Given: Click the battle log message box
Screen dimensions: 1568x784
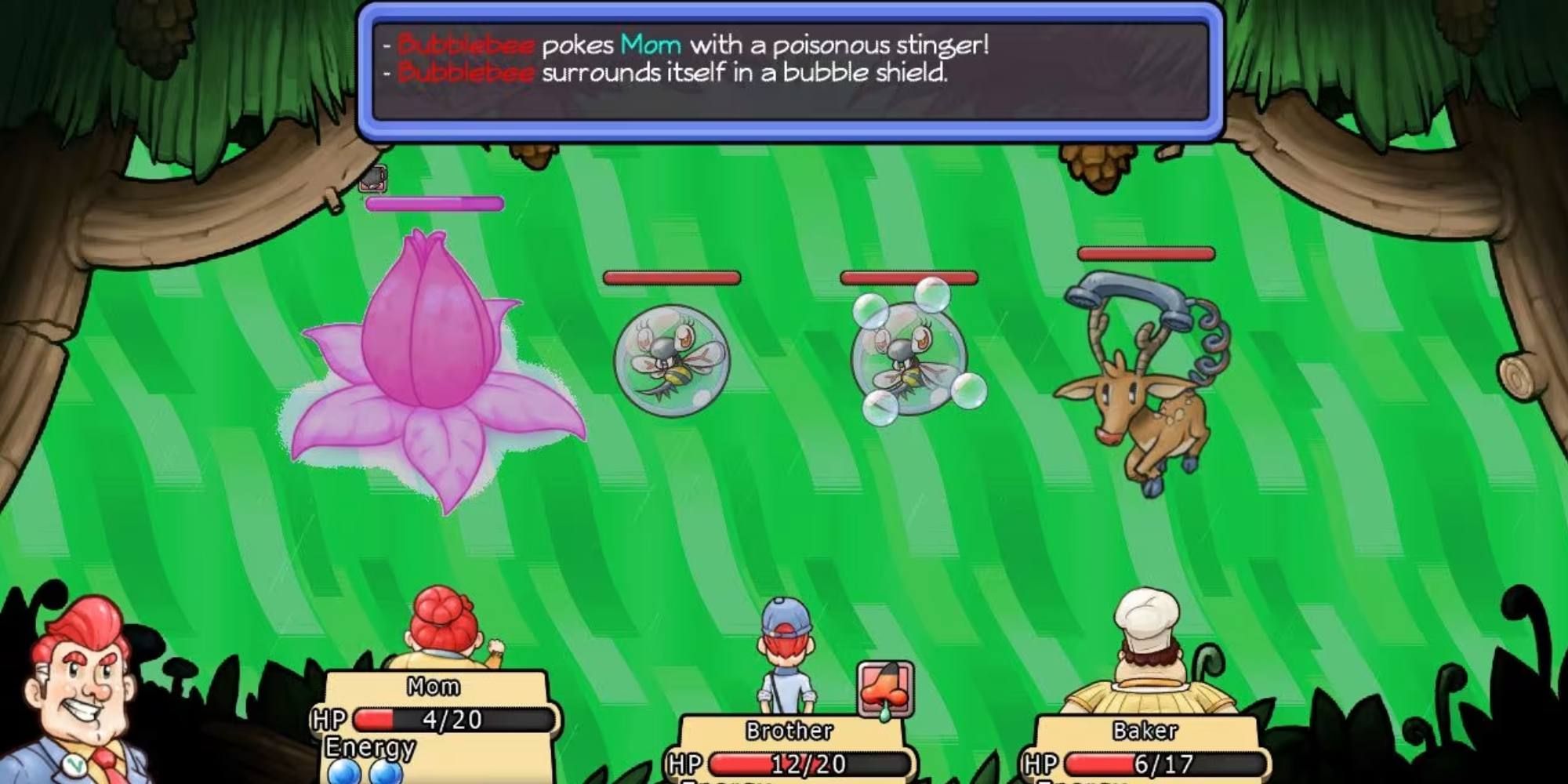Looking at the screenshot, I should click(x=790, y=72).
